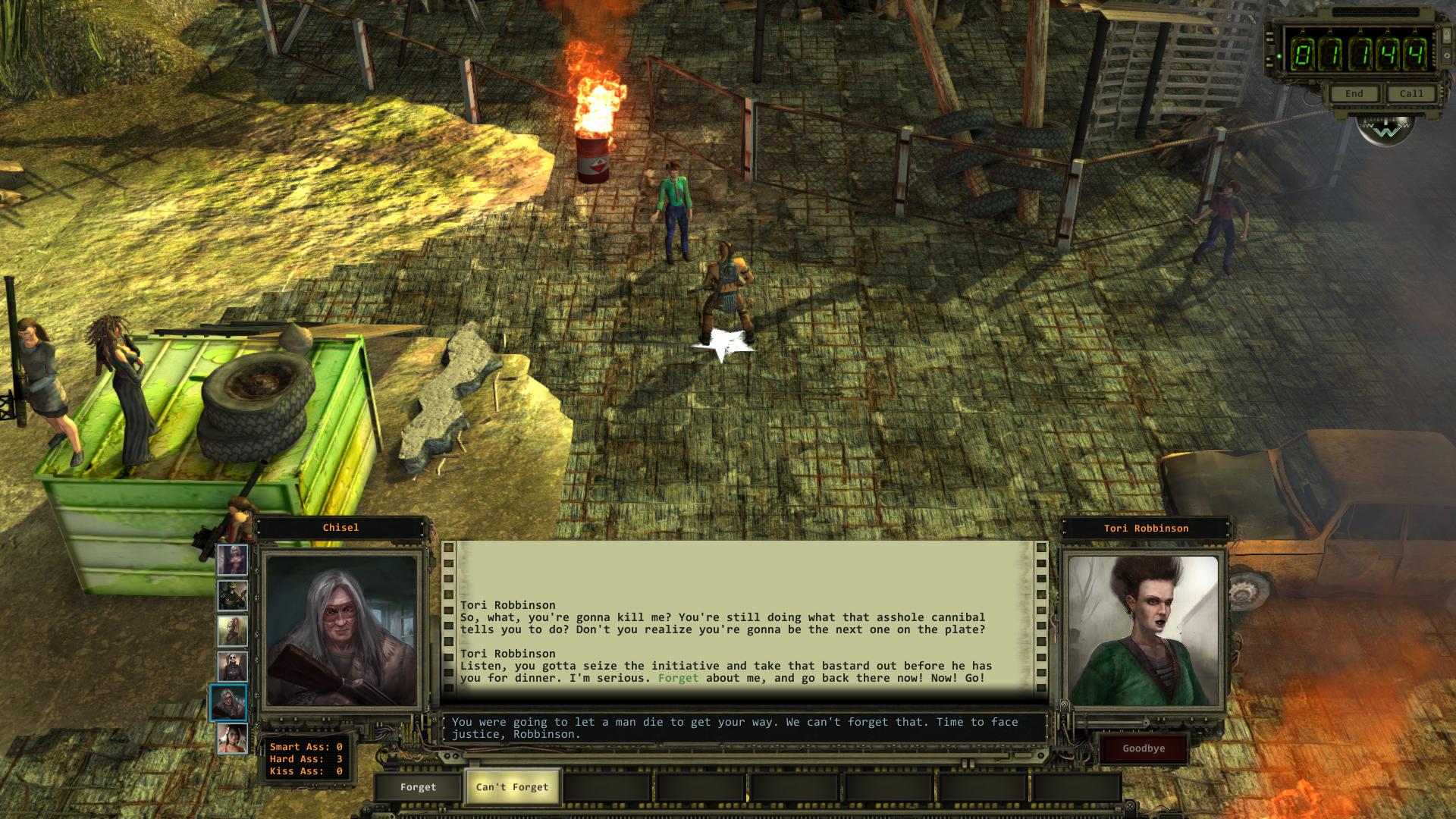Select the red-mohawk party member portrait
1456x819 pixels.
pyautogui.click(x=232, y=631)
